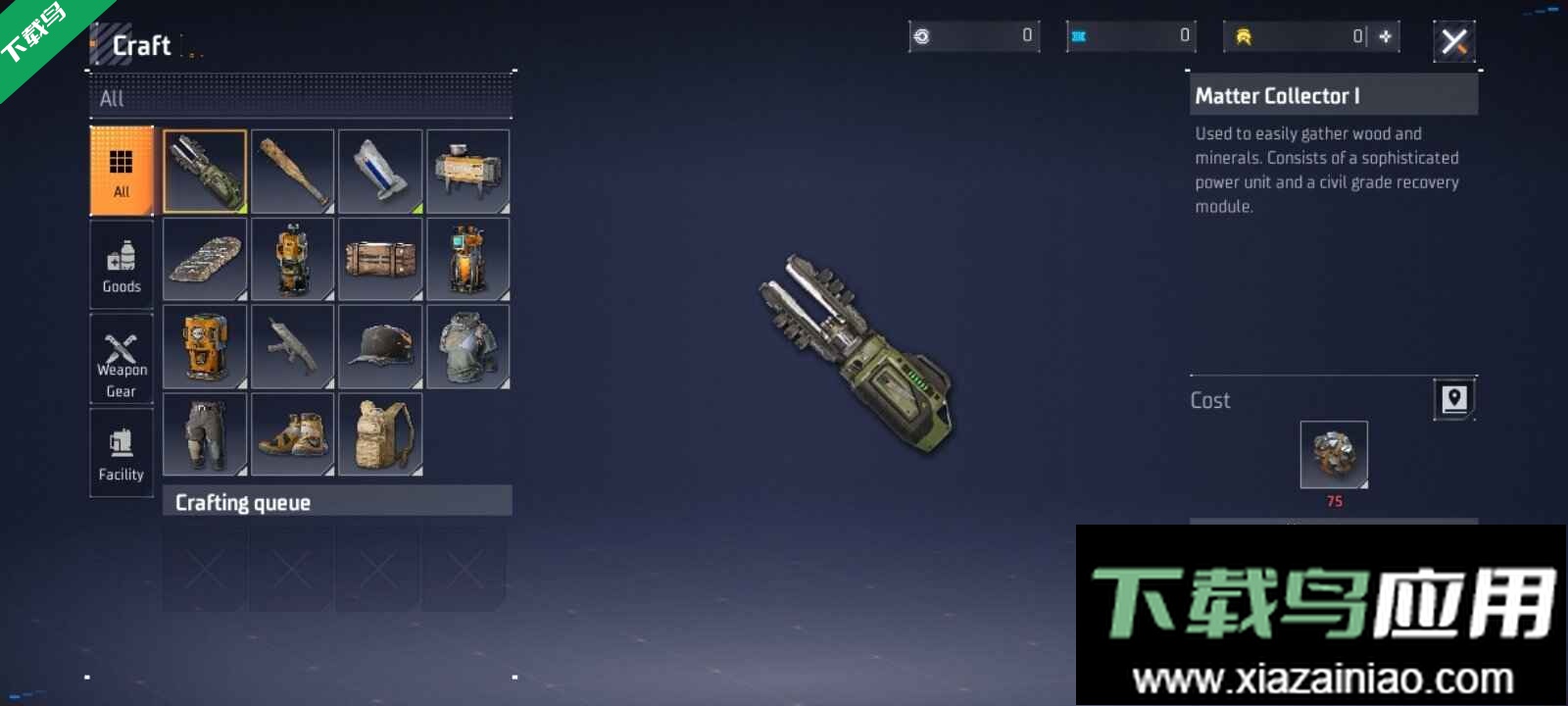Select the Goods category icon

[x=121, y=263]
